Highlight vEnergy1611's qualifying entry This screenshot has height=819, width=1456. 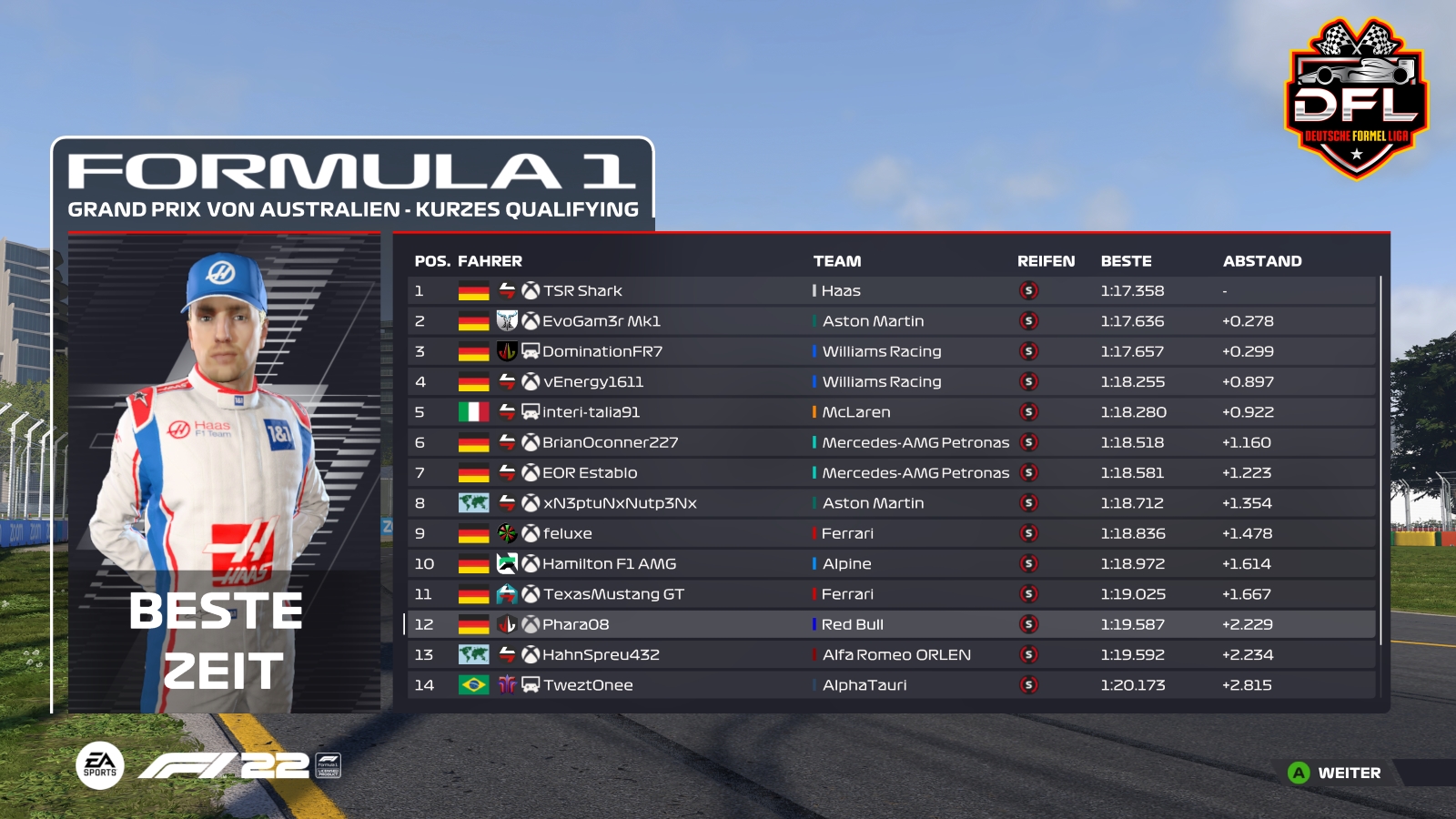pyautogui.click(x=592, y=382)
